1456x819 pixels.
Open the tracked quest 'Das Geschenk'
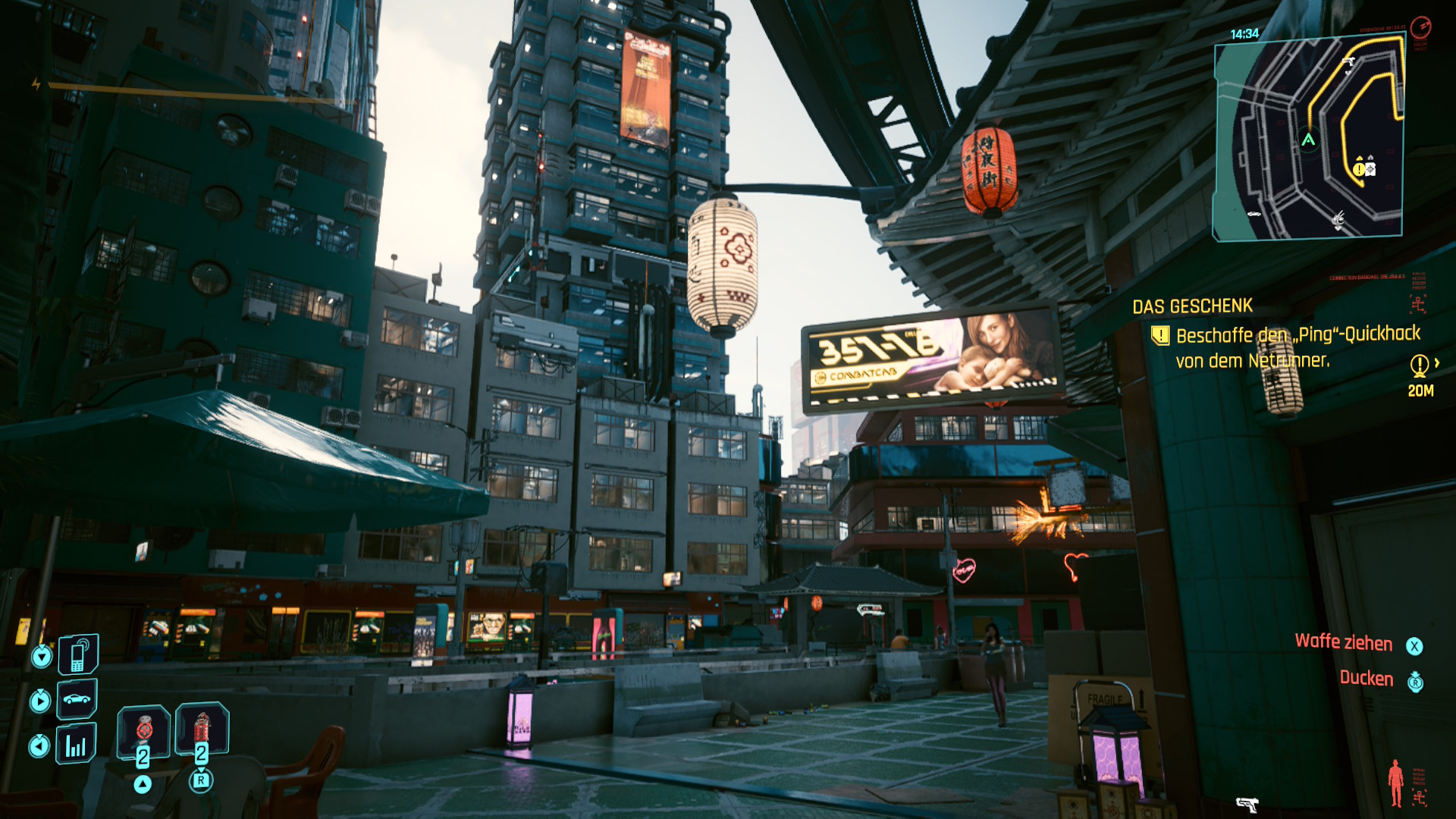pos(1192,306)
